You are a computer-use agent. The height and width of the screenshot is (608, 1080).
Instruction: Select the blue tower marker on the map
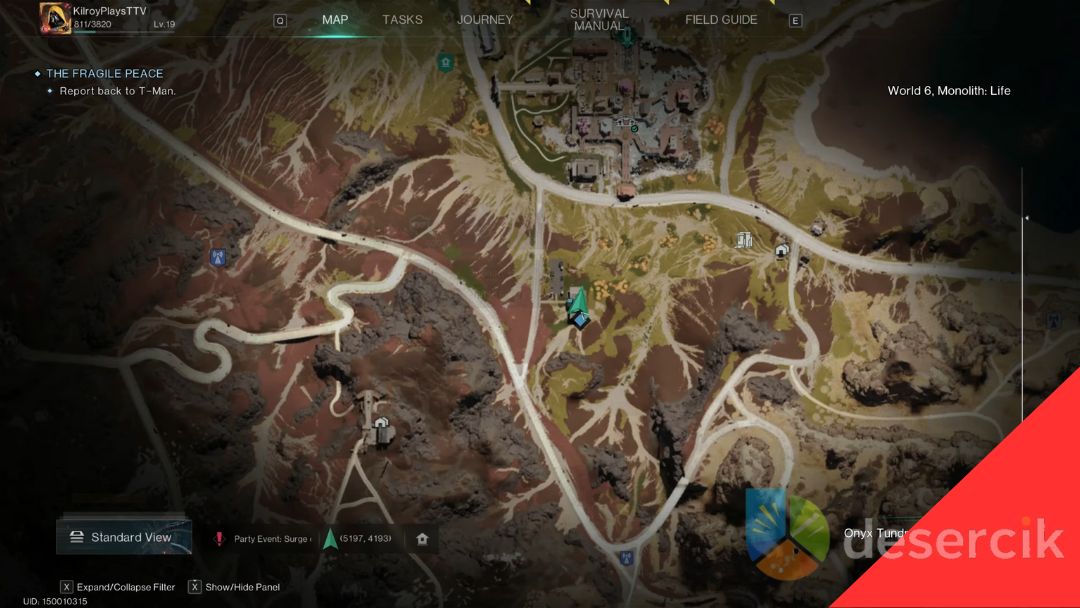[x=217, y=257]
